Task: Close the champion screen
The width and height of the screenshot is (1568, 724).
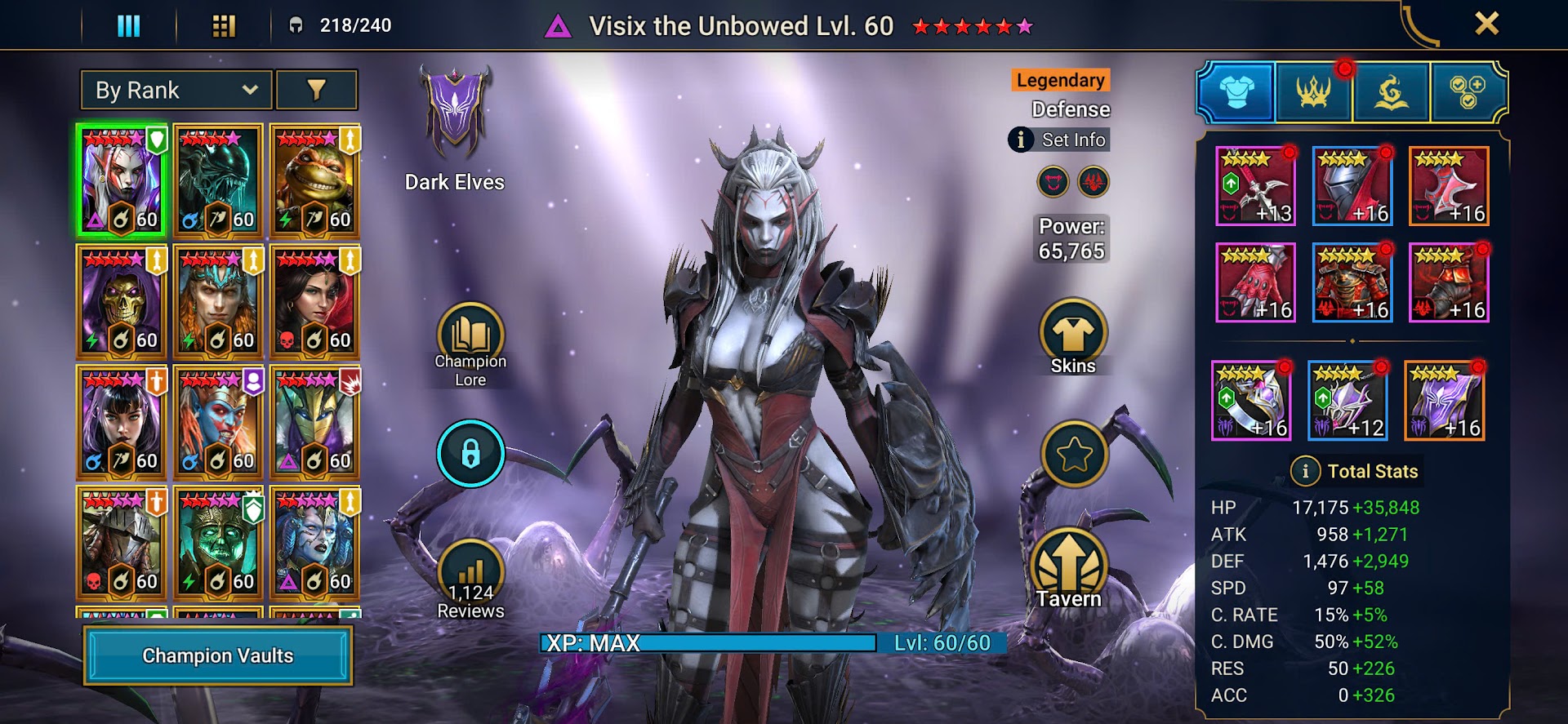Action: click(x=1486, y=24)
